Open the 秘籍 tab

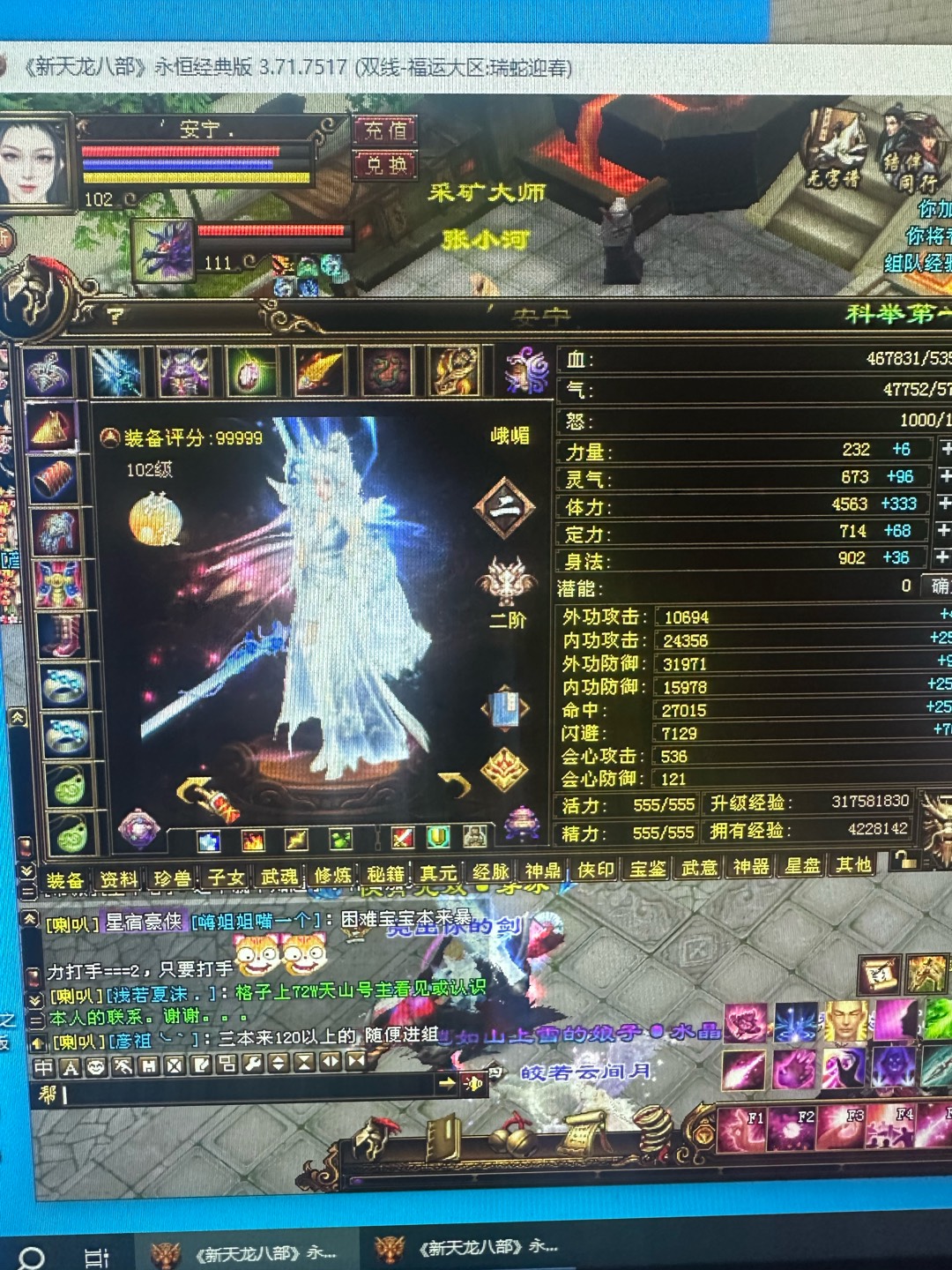pyautogui.click(x=385, y=874)
